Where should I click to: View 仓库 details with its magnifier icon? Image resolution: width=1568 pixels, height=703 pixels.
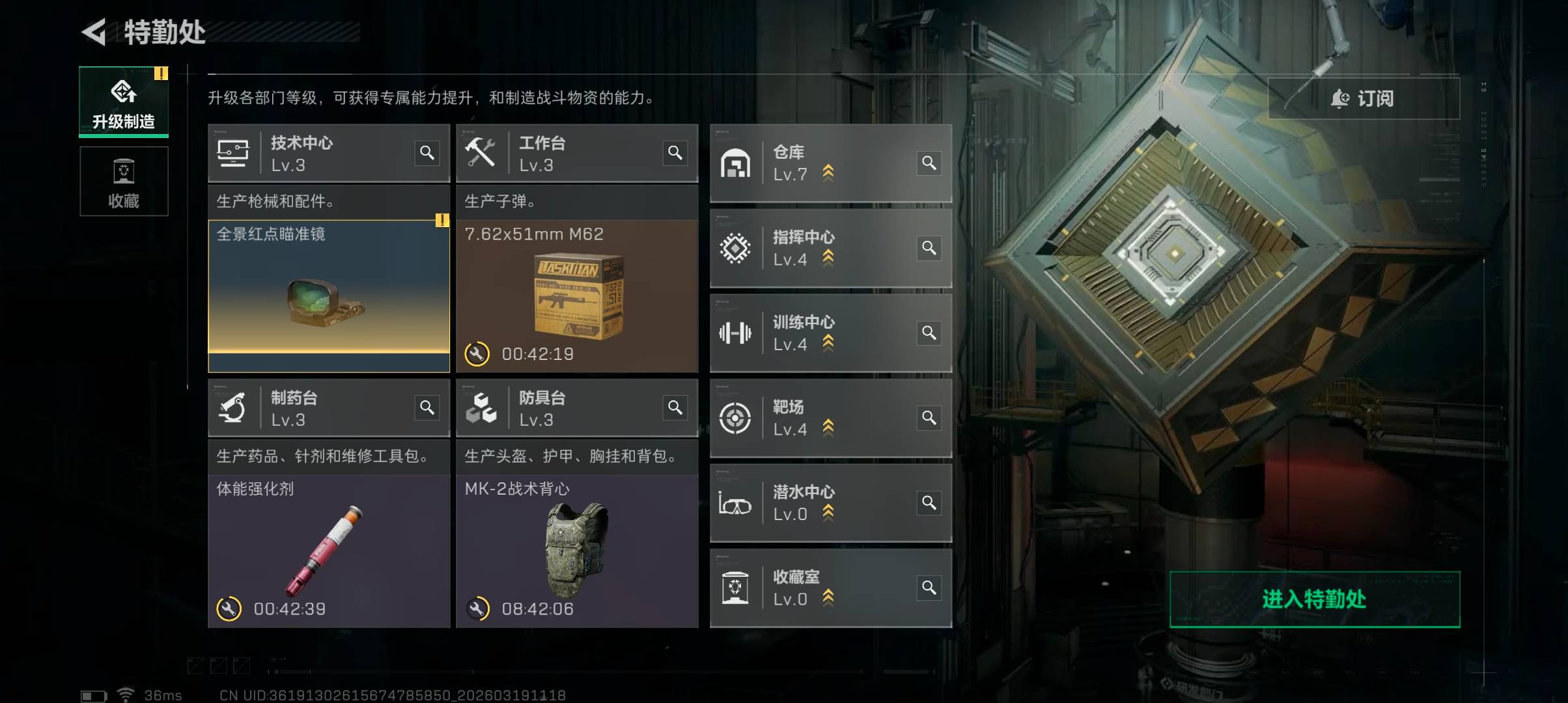point(929,163)
